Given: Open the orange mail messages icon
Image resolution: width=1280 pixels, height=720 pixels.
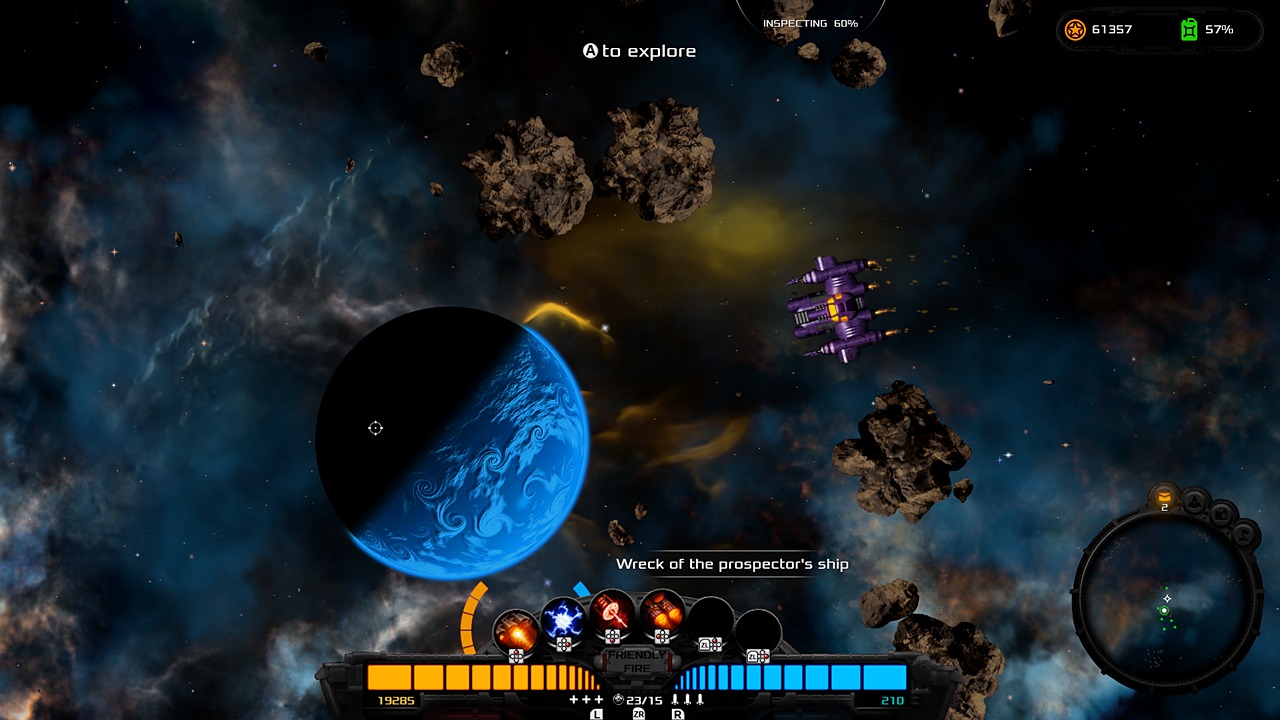Looking at the screenshot, I should pos(1164,495).
